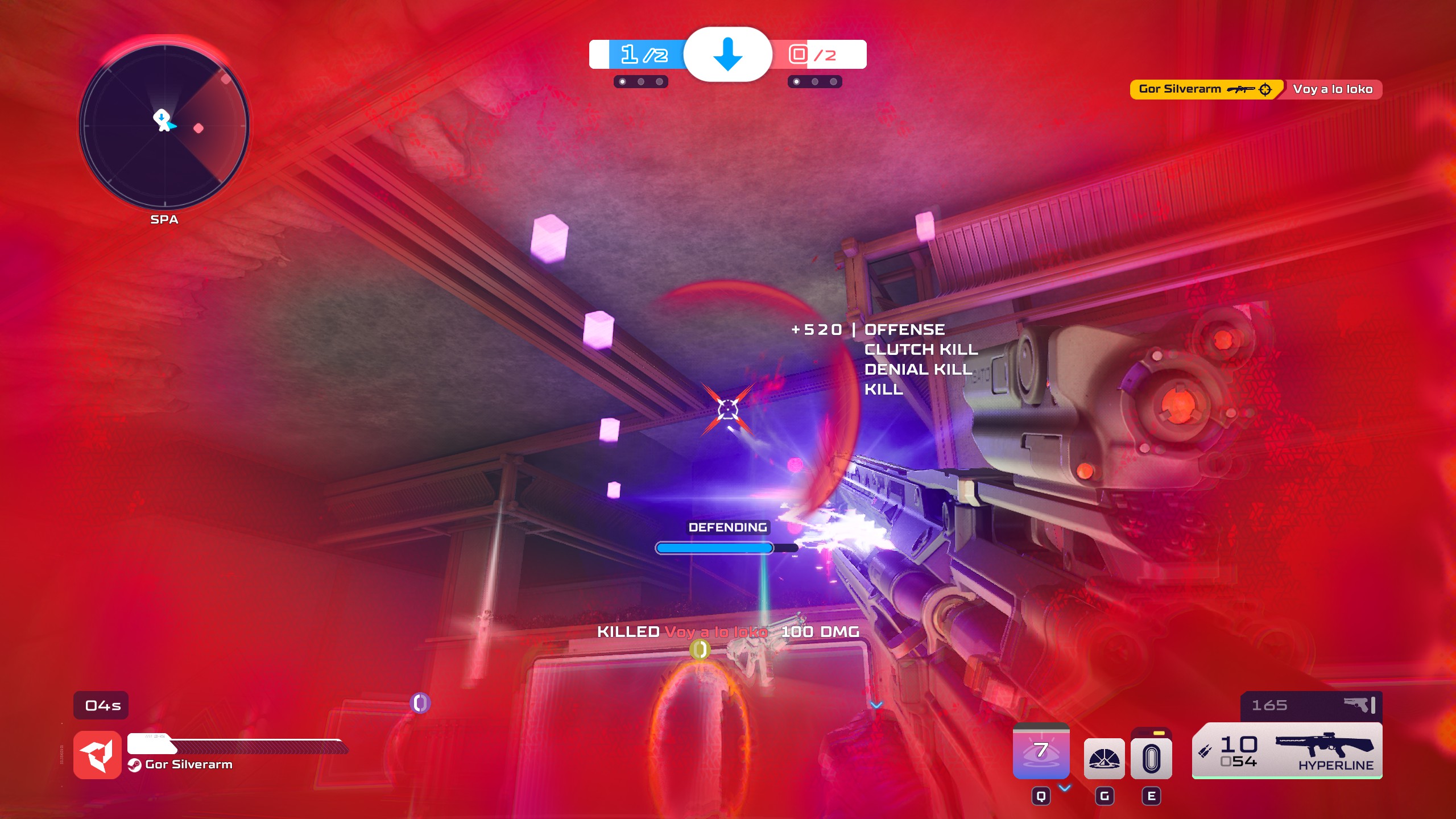Click the Steam icon beside Gor Silverarm

pos(136,765)
